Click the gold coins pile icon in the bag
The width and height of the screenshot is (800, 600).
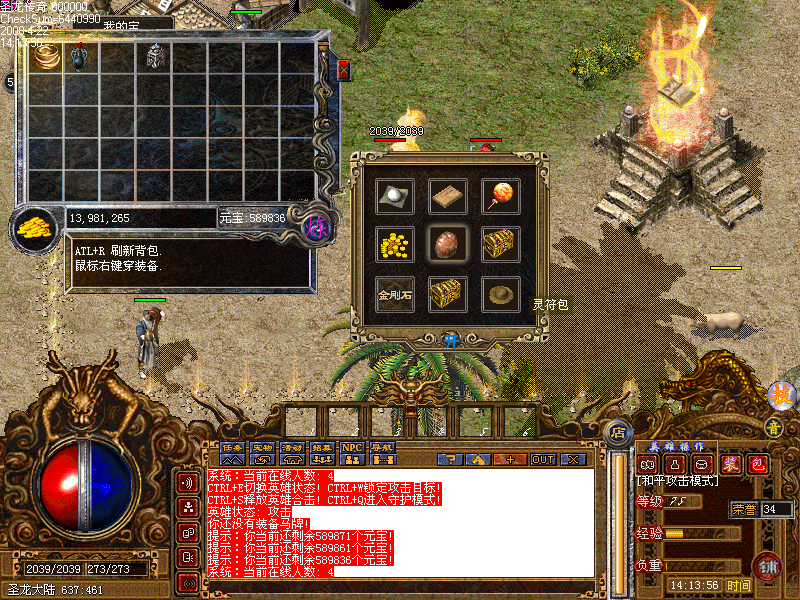pos(35,226)
